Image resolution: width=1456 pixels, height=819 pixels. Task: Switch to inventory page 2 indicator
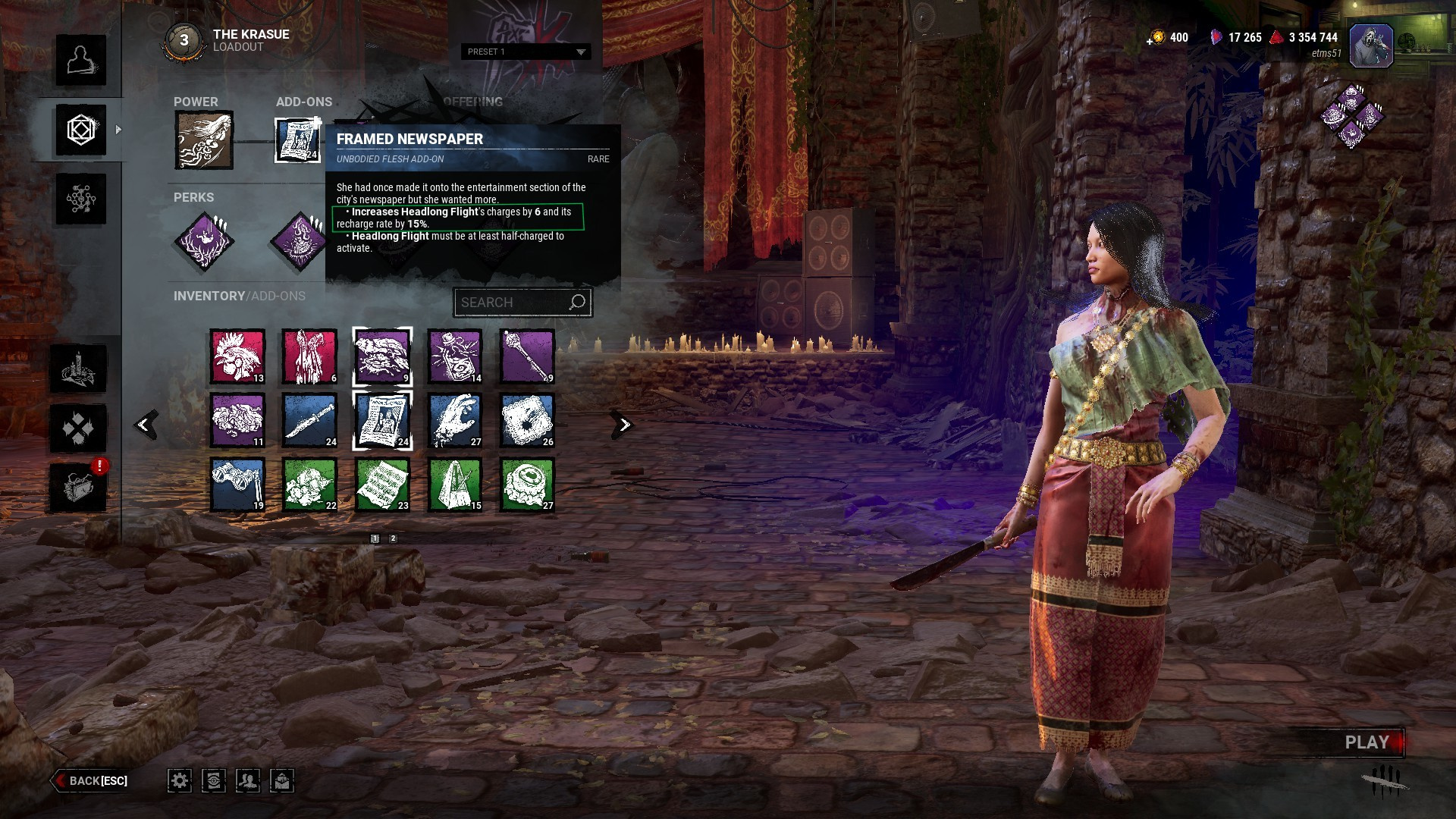click(x=393, y=538)
